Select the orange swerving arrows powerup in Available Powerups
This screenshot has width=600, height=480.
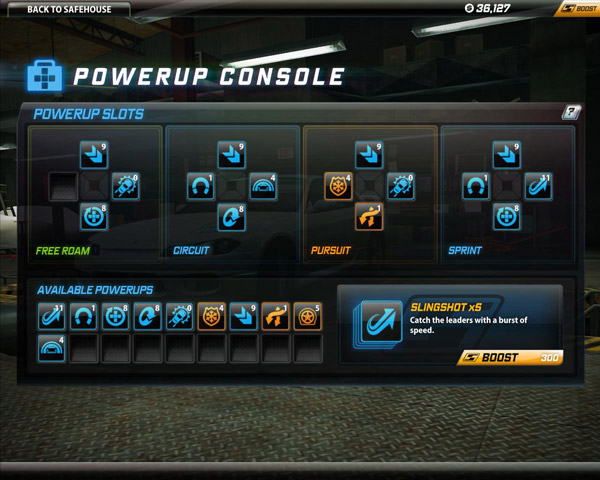[274, 317]
